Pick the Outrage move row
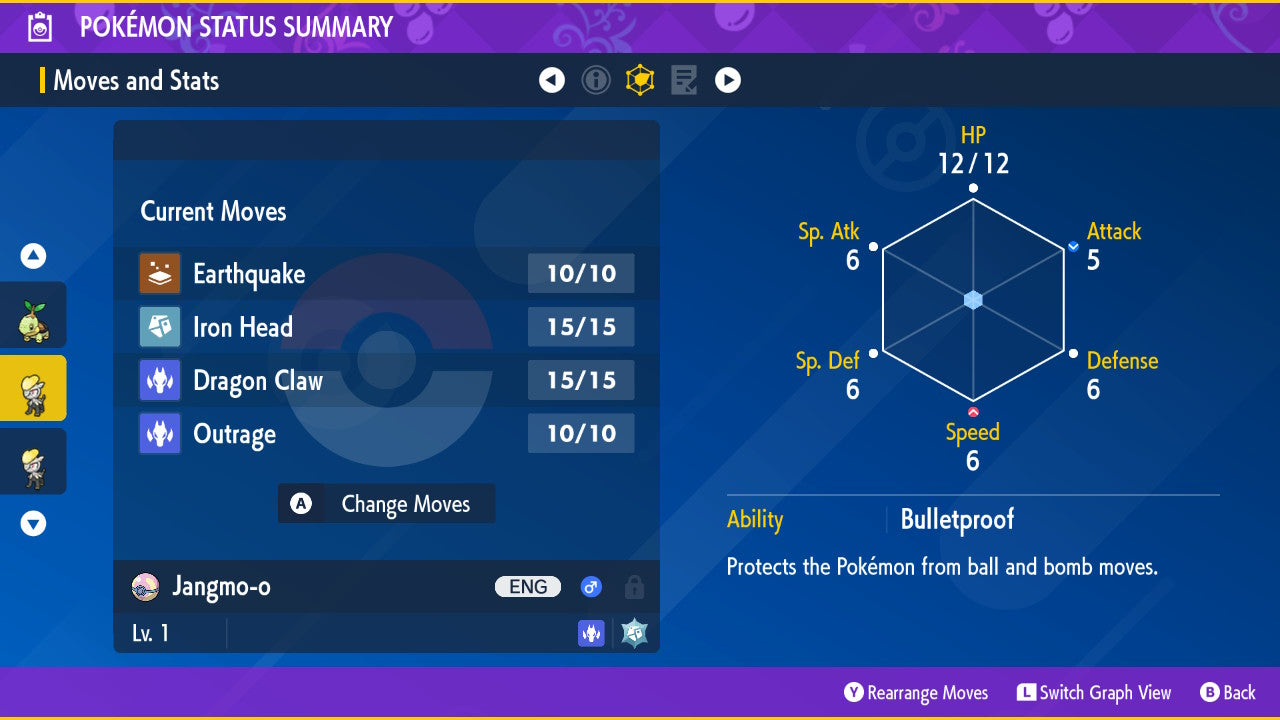This screenshot has width=1280, height=720. [386, 434]
